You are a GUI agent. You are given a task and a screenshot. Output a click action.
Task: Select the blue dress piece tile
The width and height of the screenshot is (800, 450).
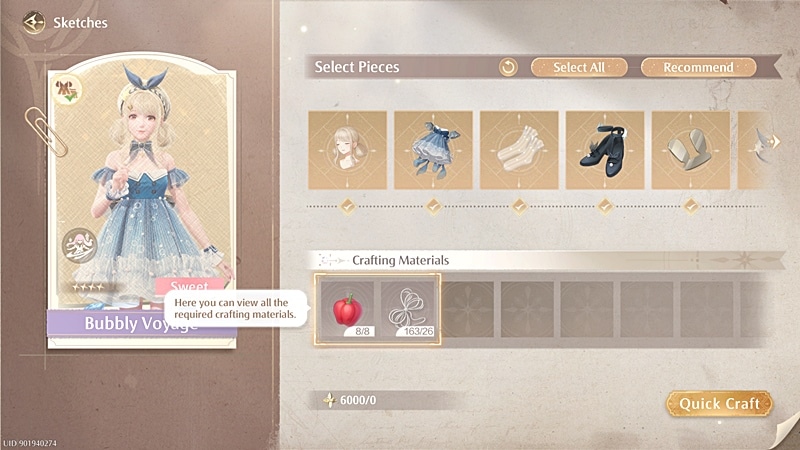[x=433, y=149]
